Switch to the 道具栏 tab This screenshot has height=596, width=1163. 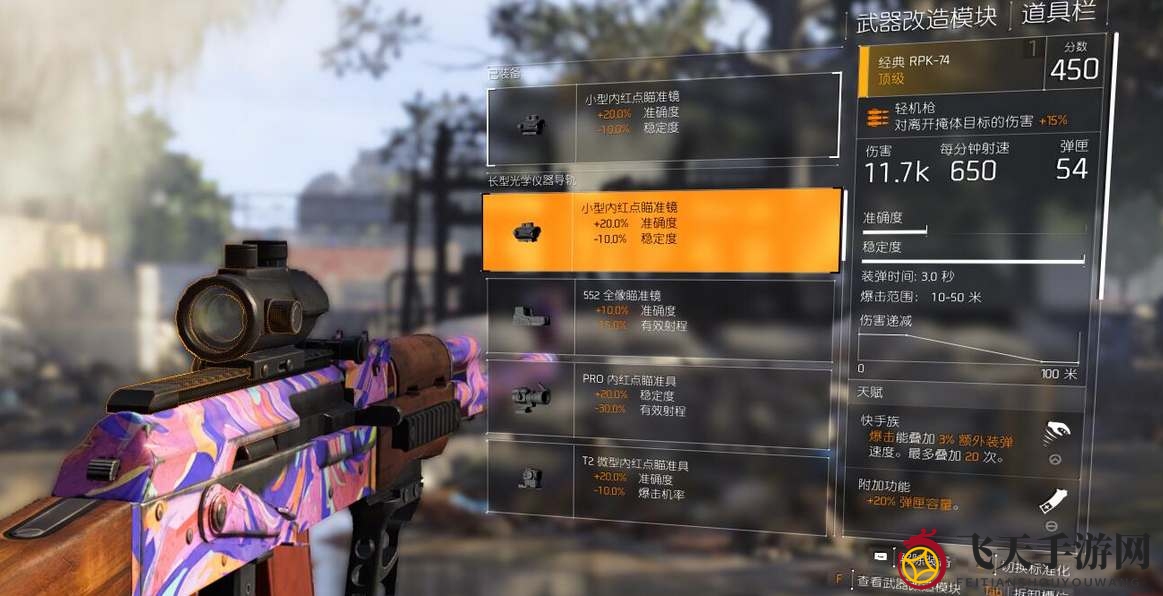coord(1059,14)
